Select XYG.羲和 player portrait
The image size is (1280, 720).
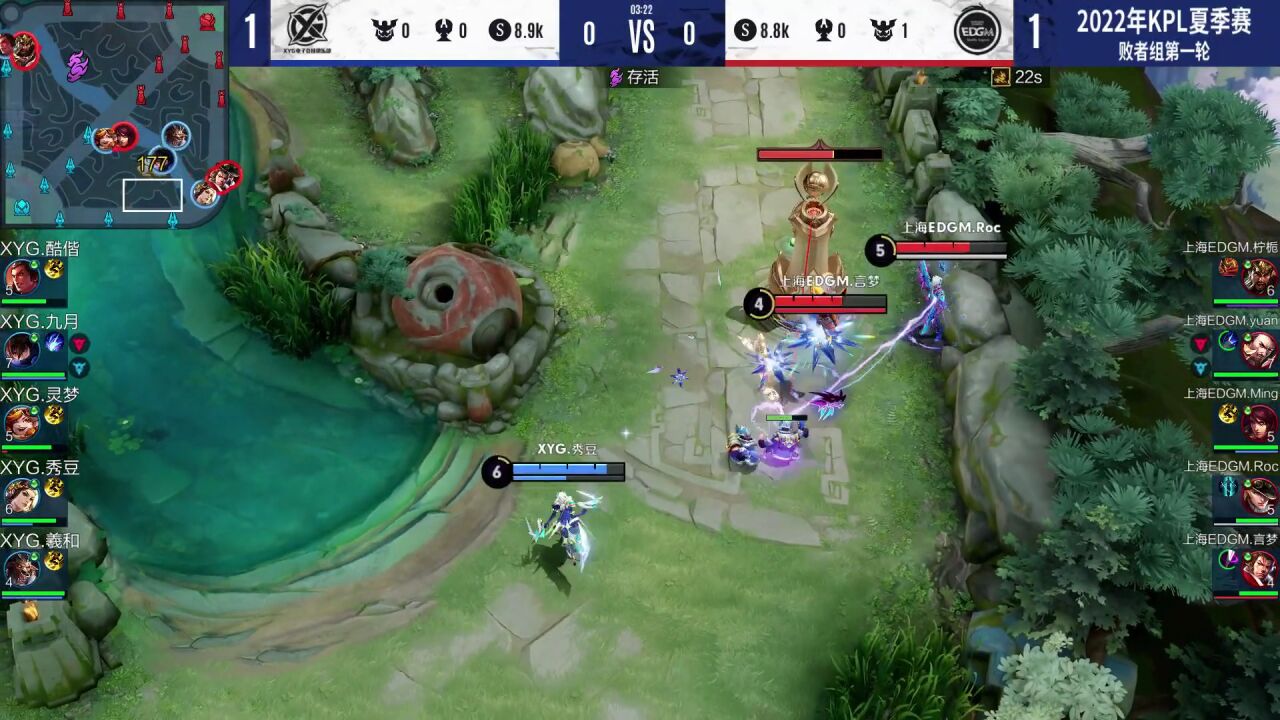click(20, 569)
